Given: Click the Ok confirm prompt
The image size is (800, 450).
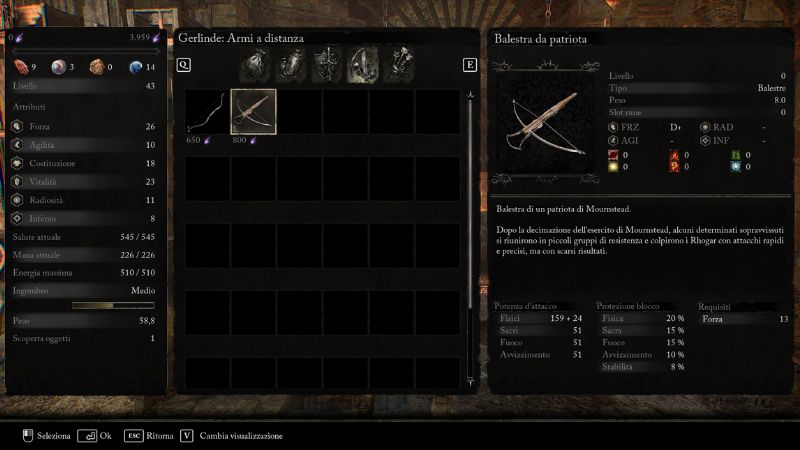Looking at the screenshot, I should 94,436.
